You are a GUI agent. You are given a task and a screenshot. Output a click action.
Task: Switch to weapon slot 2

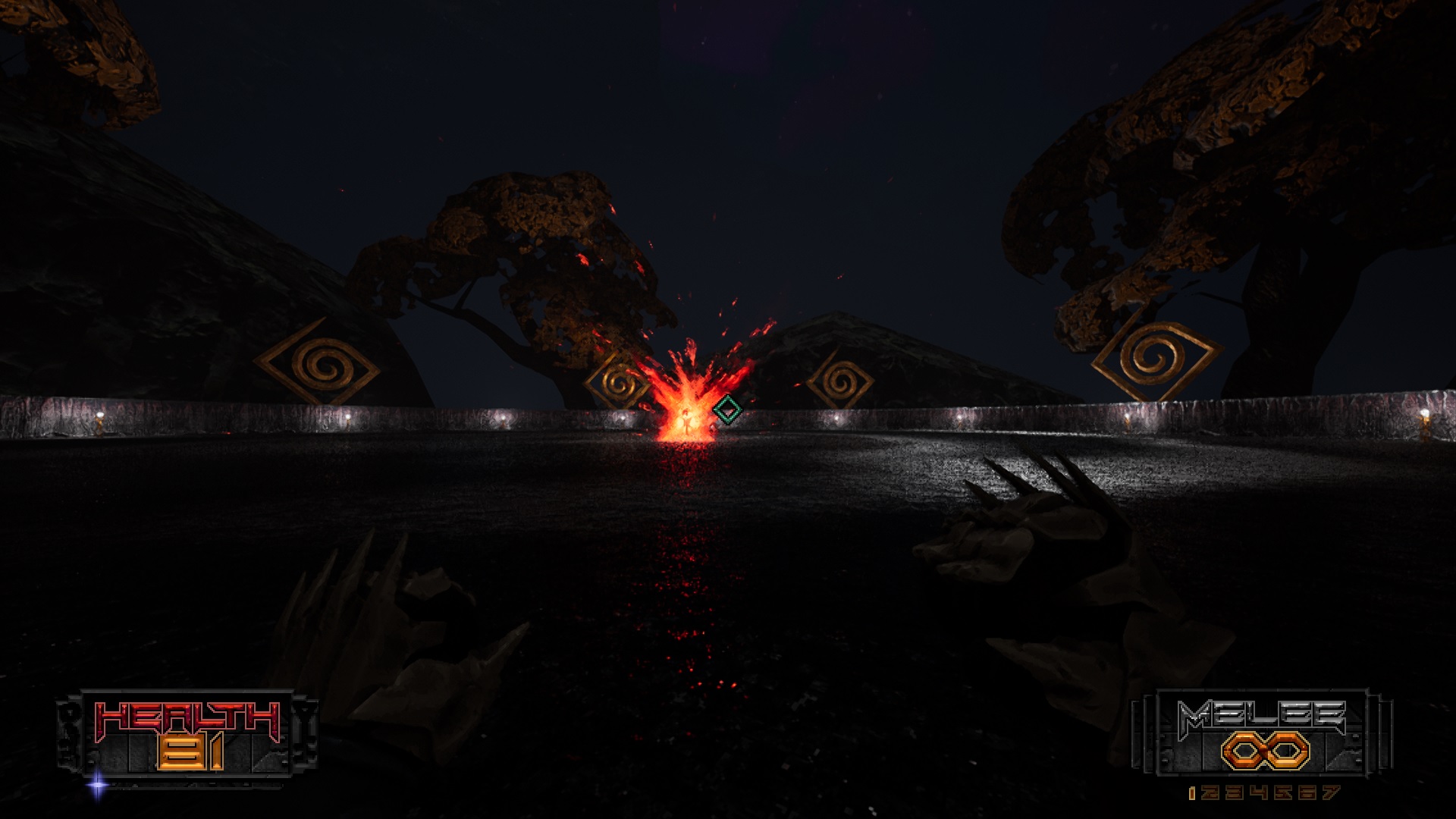[x=1212, y=793]
